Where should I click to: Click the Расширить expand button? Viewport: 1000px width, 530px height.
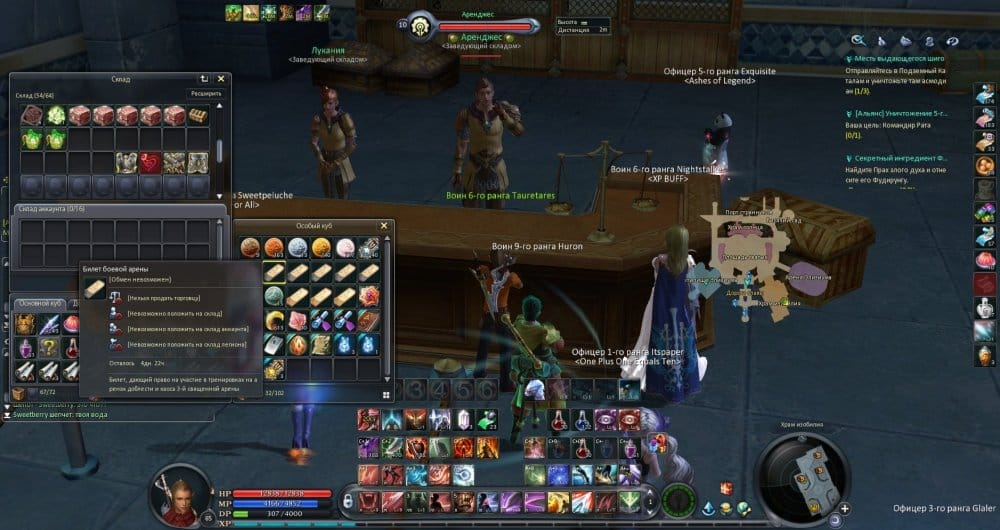pos(204,94)
